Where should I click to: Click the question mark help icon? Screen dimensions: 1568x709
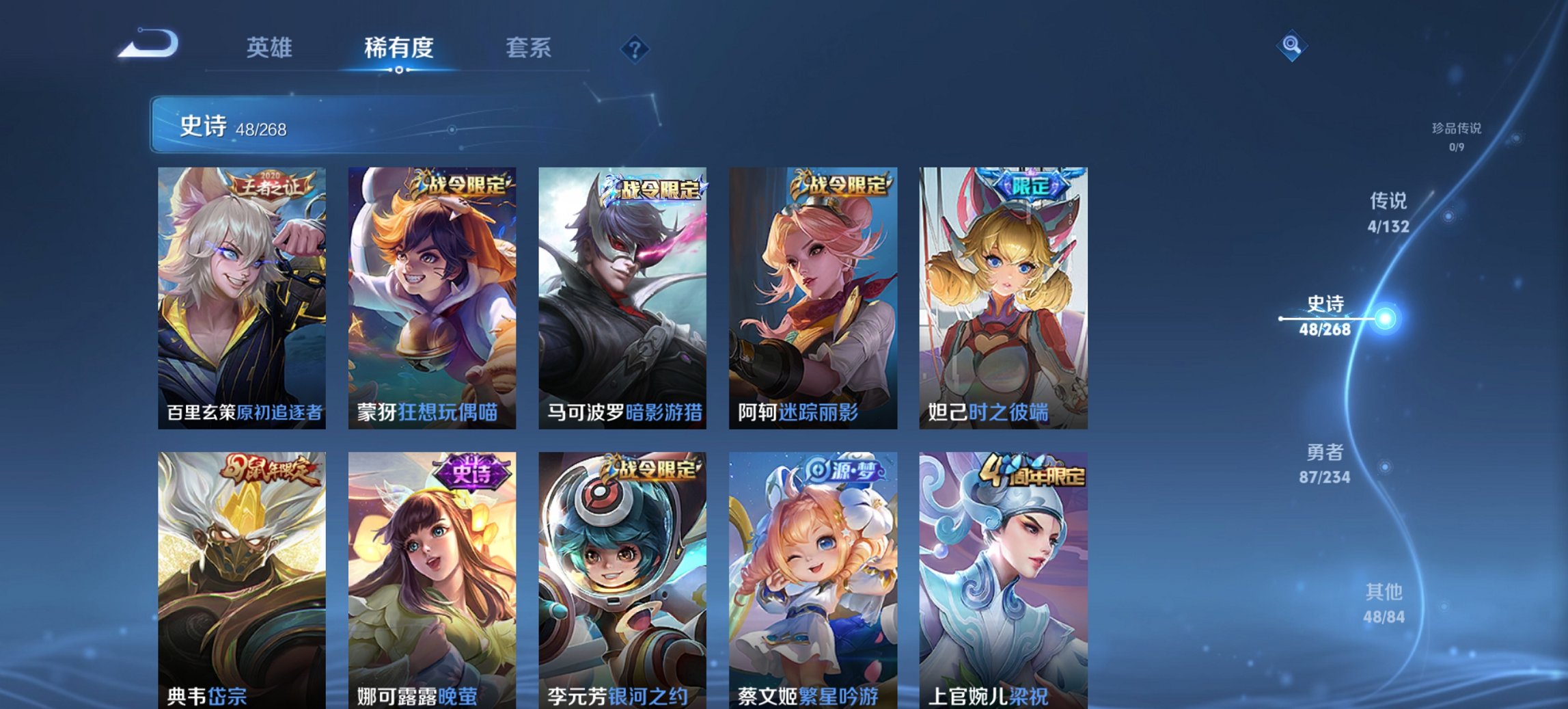635,49
